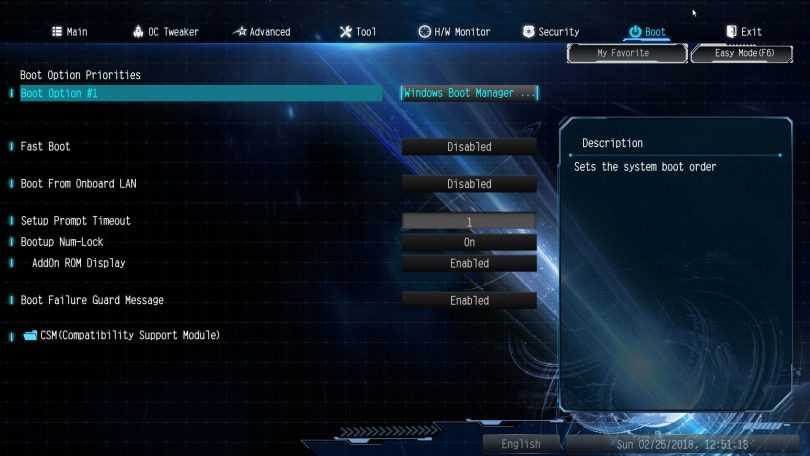Open My Favorite settings
810x456 pixels.
(623, 53)
